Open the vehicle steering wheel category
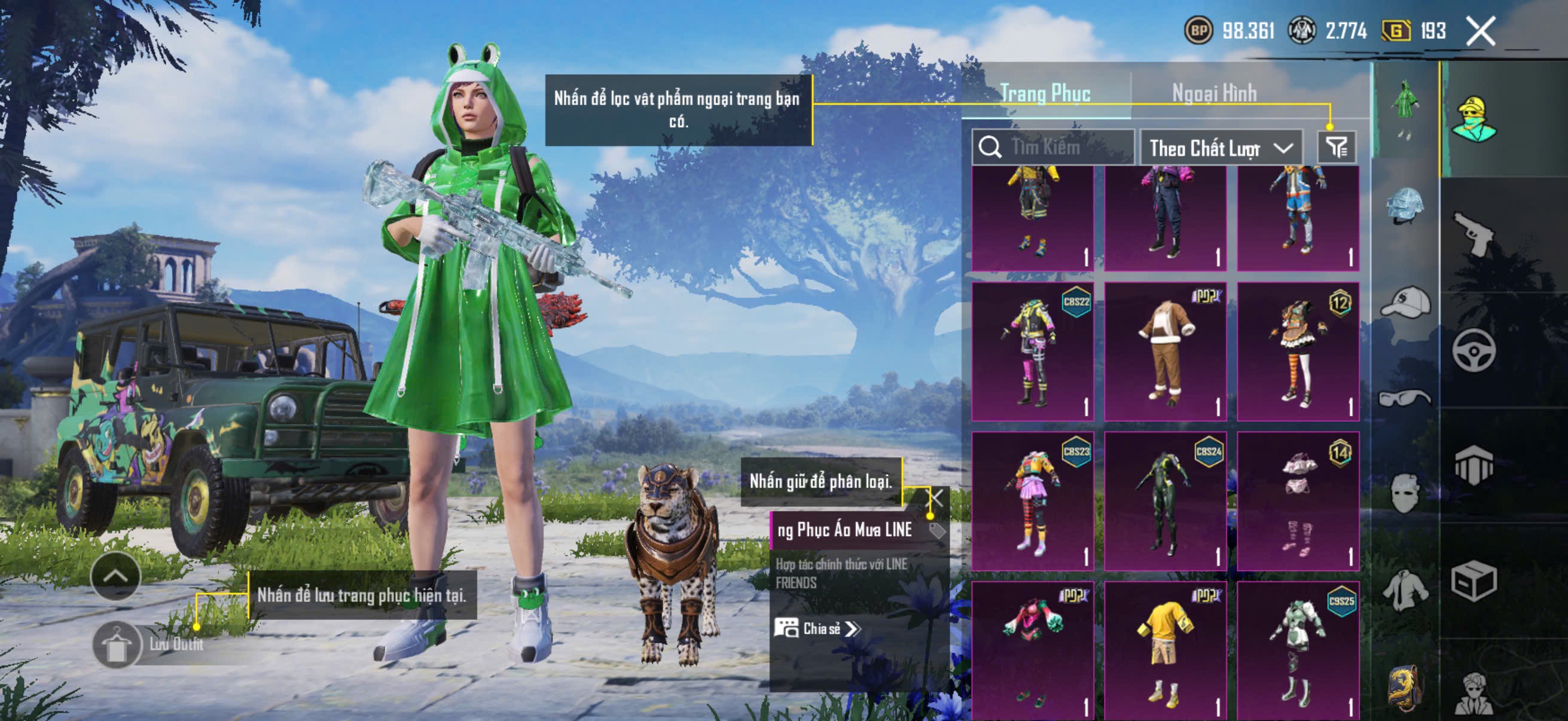Image resolution: width=1568 pixels, height=721 pixels. click(x=1473, y=350)
